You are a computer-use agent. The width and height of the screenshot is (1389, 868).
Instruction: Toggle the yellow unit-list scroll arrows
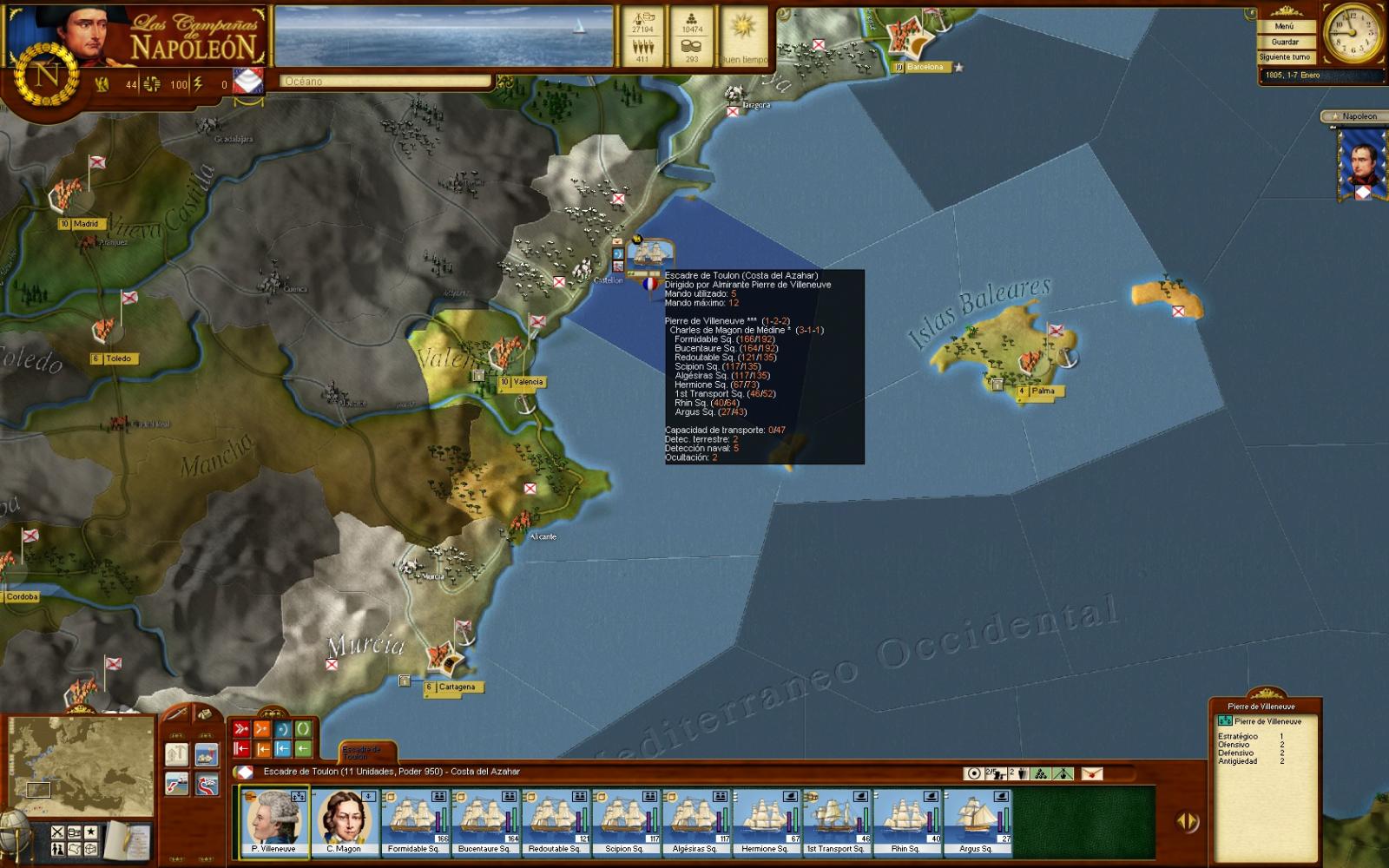pos(1187,821)
